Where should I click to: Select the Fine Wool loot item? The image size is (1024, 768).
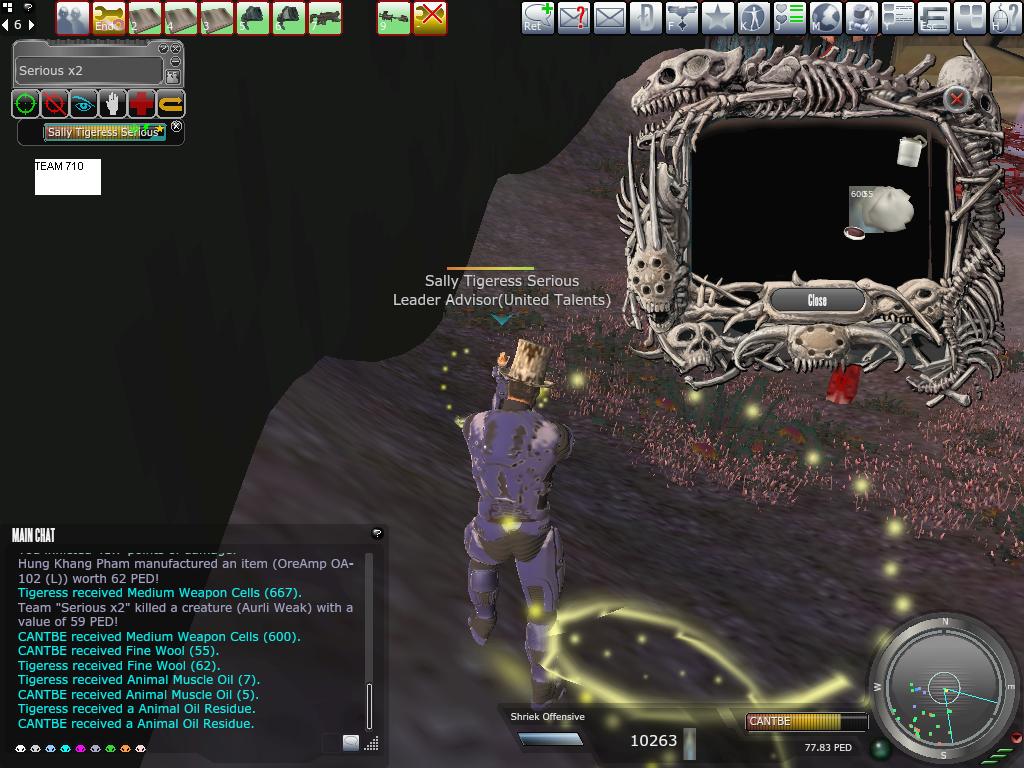pyautogui.click(x=882, y=210)
